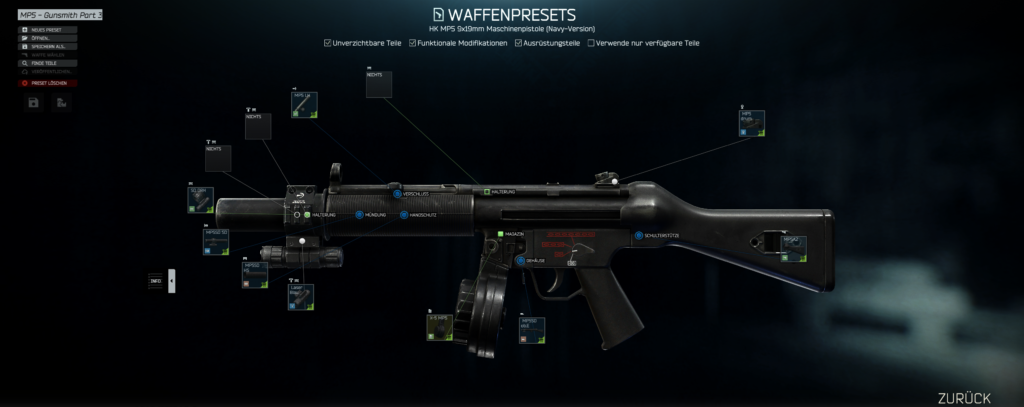Image resolution: width=1024 pixels, height=407 pixels.
Task: Enable Verwende nur verfügbare Teile
Action: [x=591, y=43]
